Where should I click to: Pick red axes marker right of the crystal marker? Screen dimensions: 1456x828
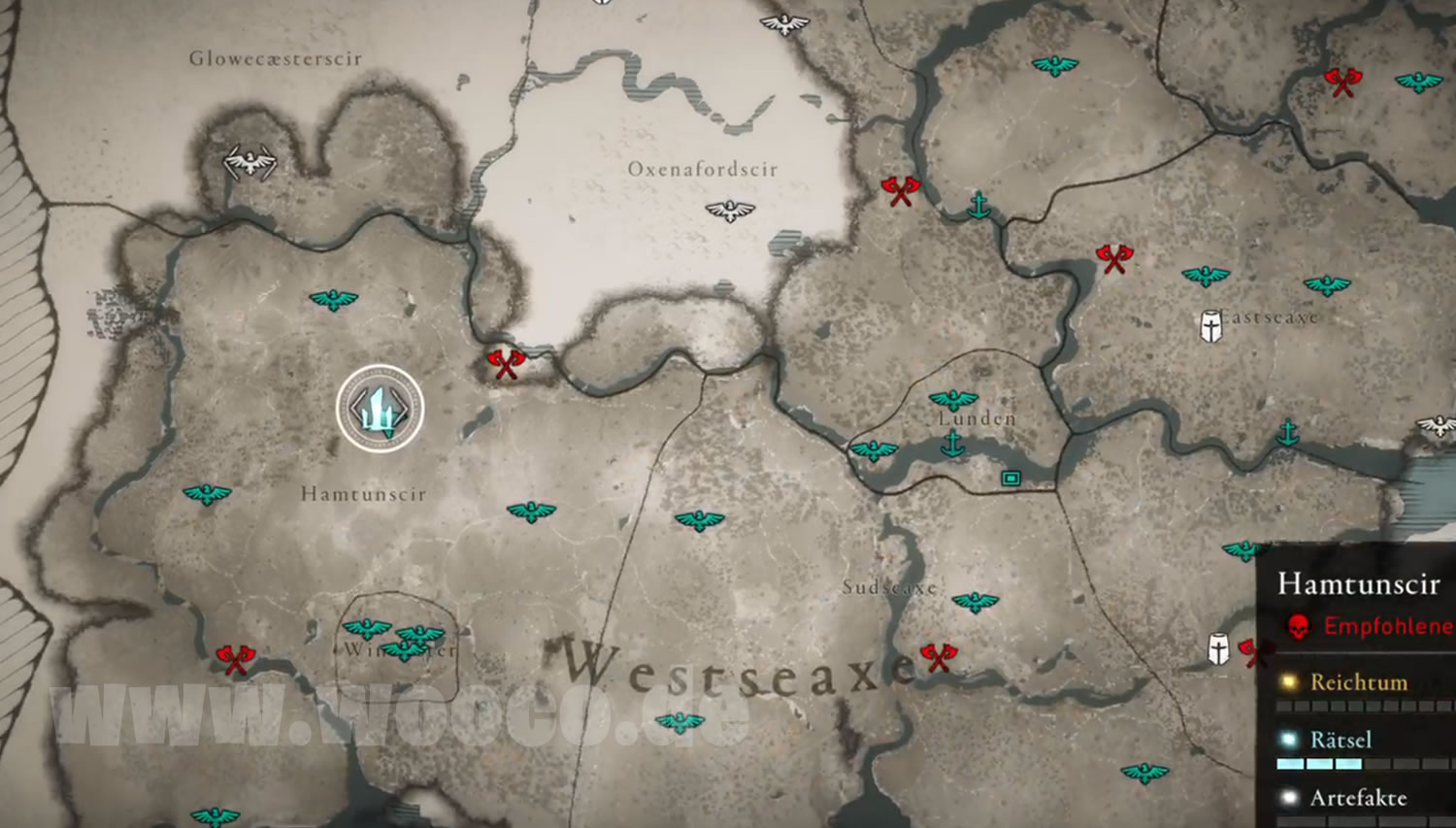pyautogui.click(x=505, y=364)
